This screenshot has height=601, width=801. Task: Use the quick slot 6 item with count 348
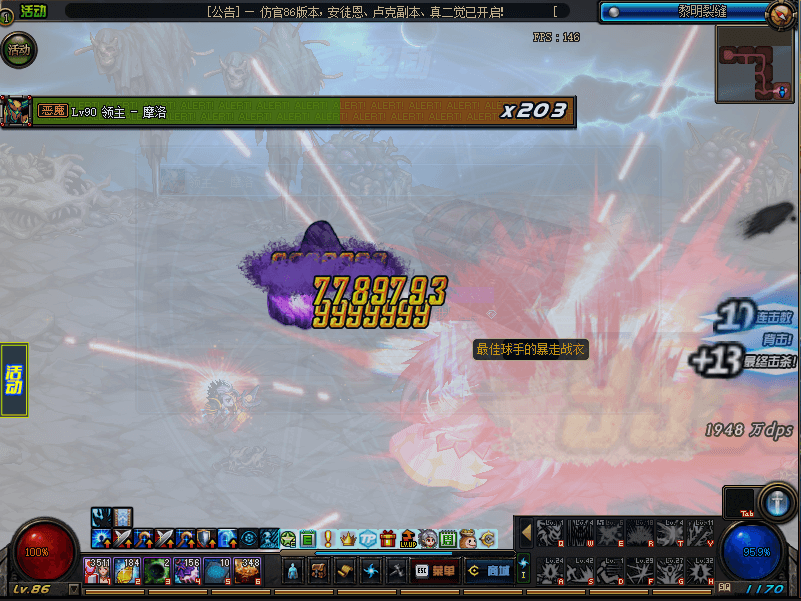click(x=246, y=571)
